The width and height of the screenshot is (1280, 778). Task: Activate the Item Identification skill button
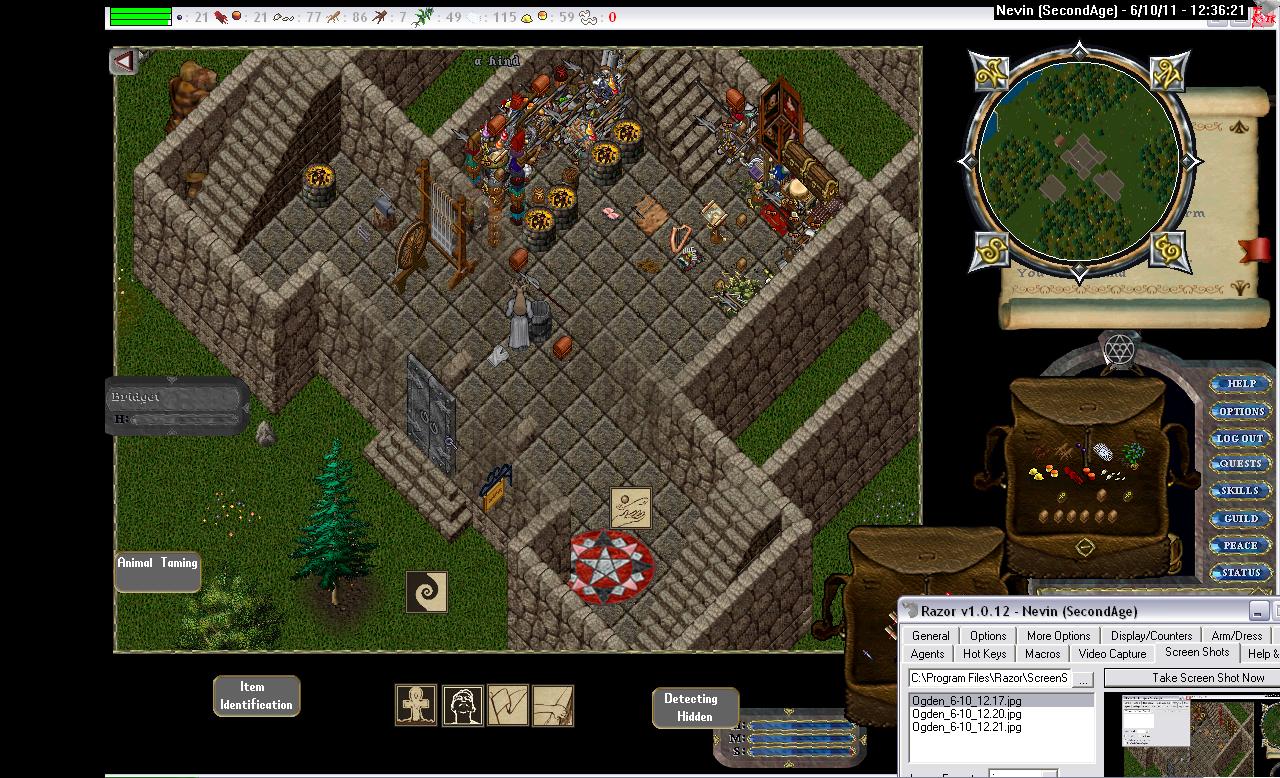[x=256, y=695]
